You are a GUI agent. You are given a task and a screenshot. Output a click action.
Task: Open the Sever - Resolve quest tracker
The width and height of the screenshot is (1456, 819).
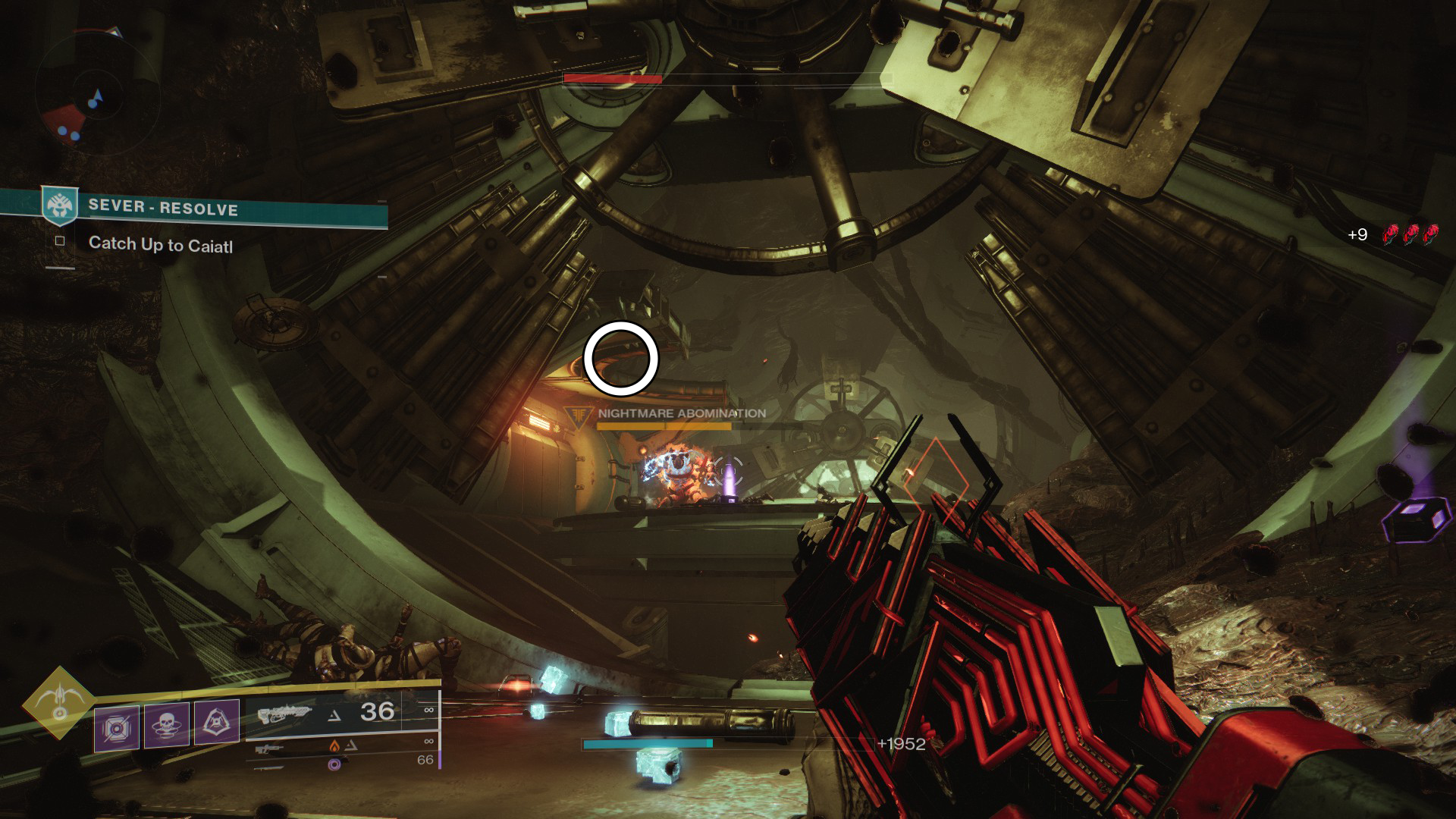tap(162, 208)
